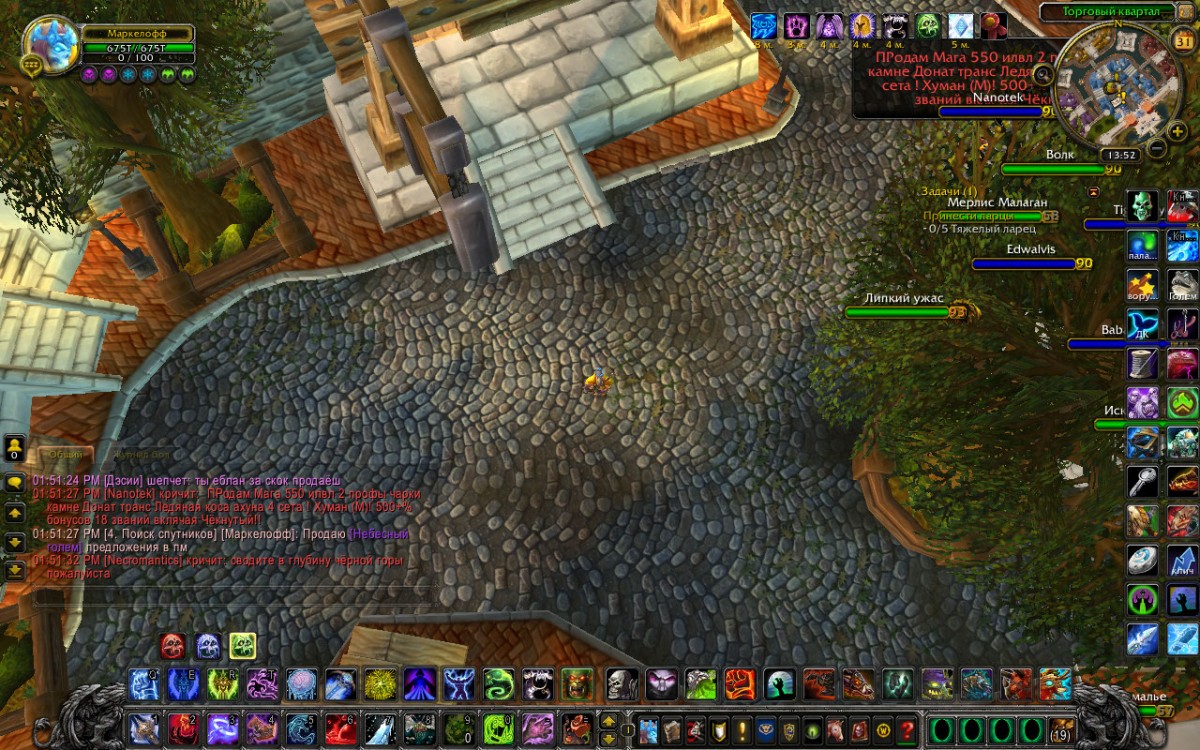This screenshot has width=1200, height=750.
Task: Click the Голем frog icon on right bar
Action: pos(1183,285)
